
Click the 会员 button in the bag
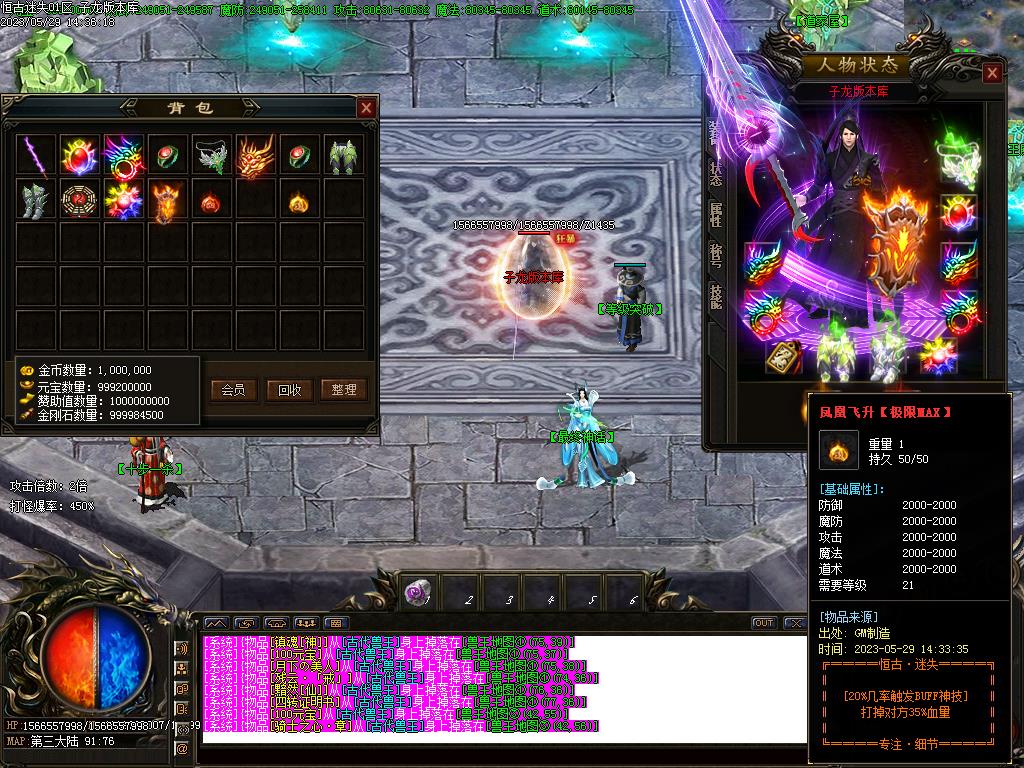pyautogui.click(x=233, y=389)
